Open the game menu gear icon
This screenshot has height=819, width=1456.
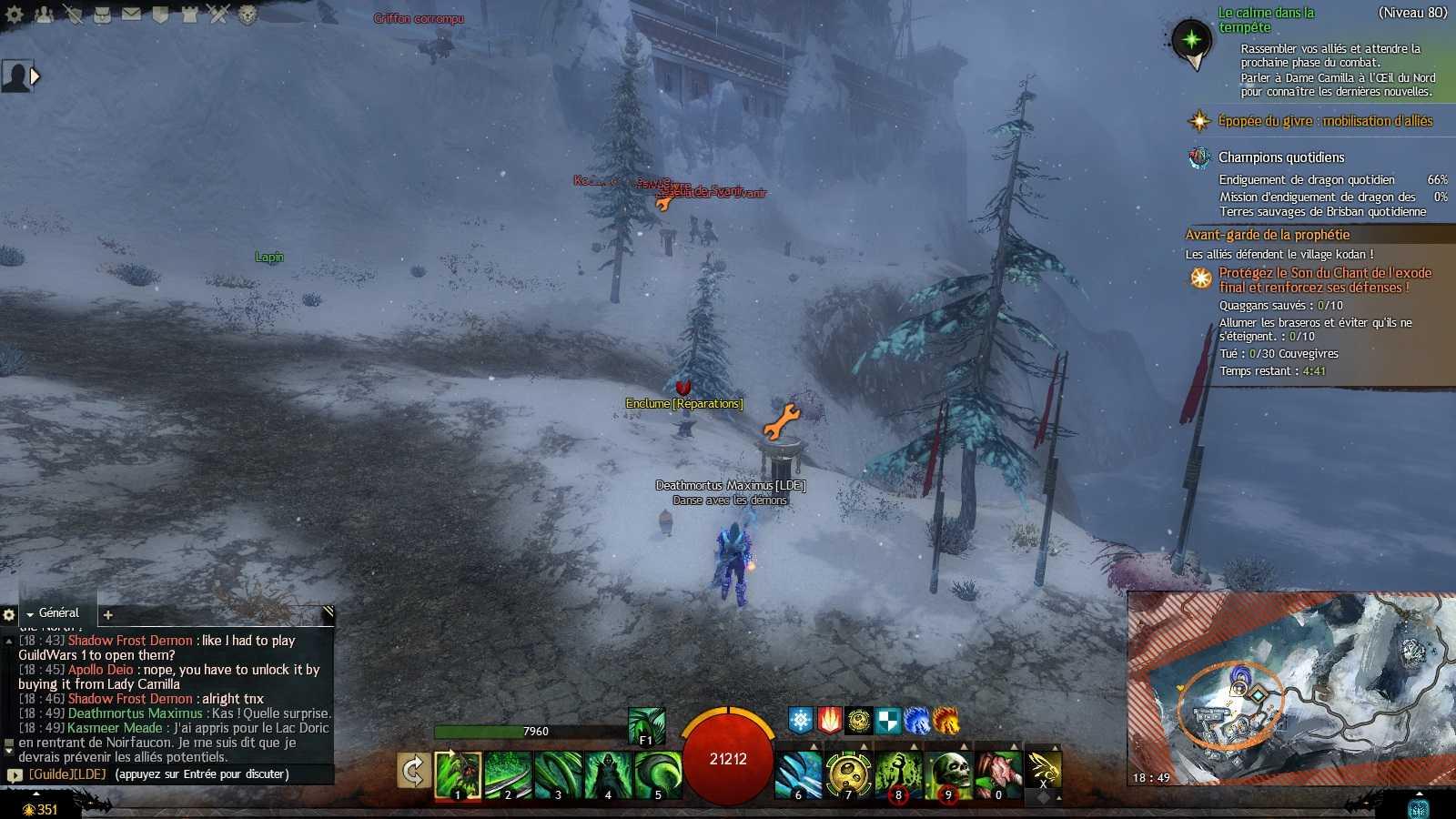coord(15,14)
